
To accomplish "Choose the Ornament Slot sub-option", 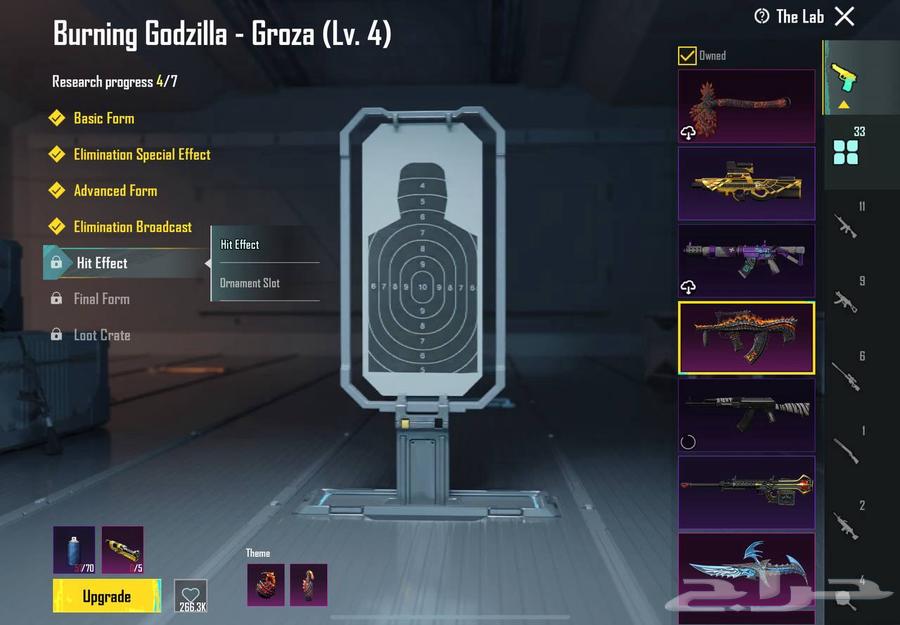I will tap(250, 283).
